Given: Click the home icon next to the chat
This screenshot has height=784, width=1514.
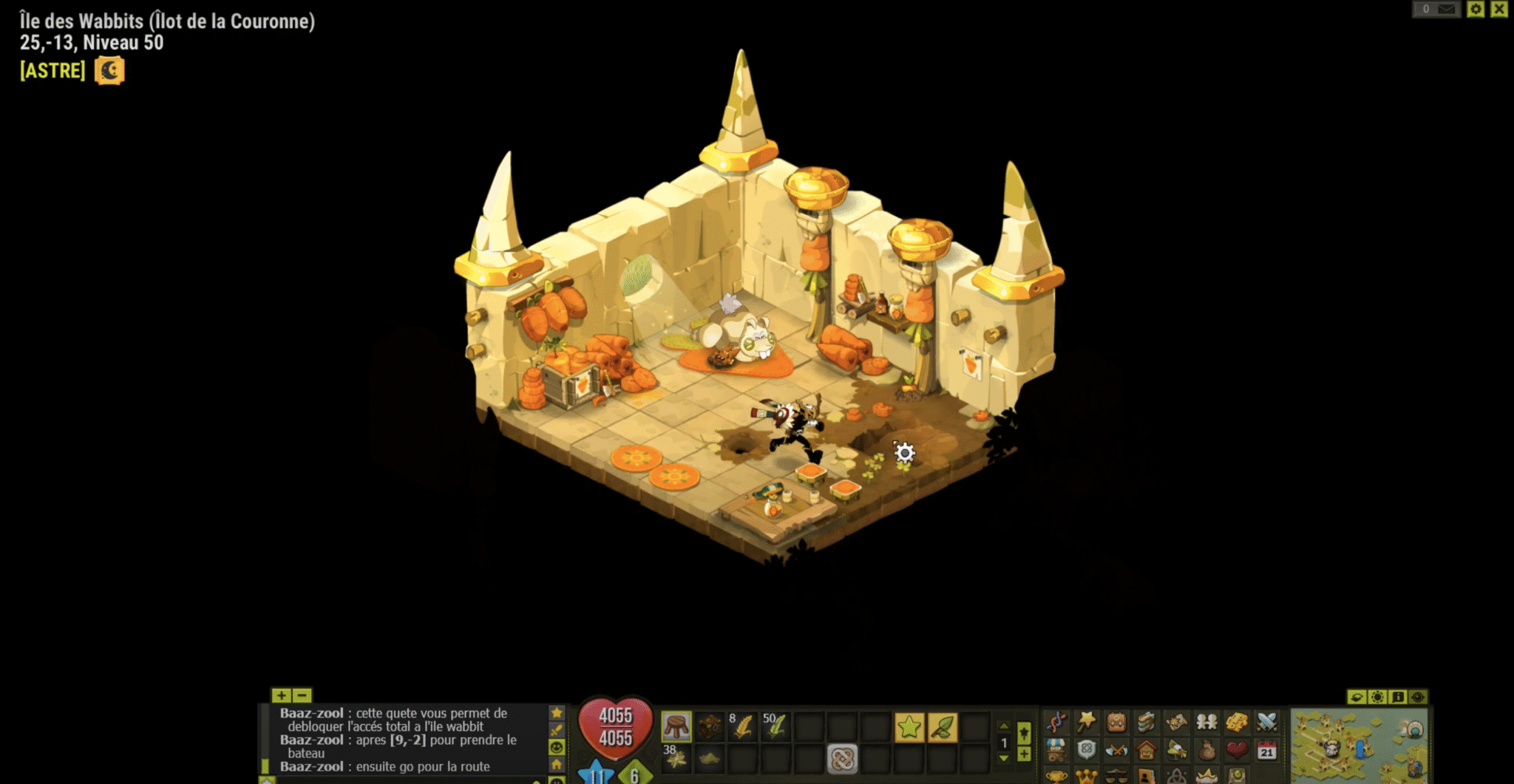Looking at the screenshot, I should [557, 766].
